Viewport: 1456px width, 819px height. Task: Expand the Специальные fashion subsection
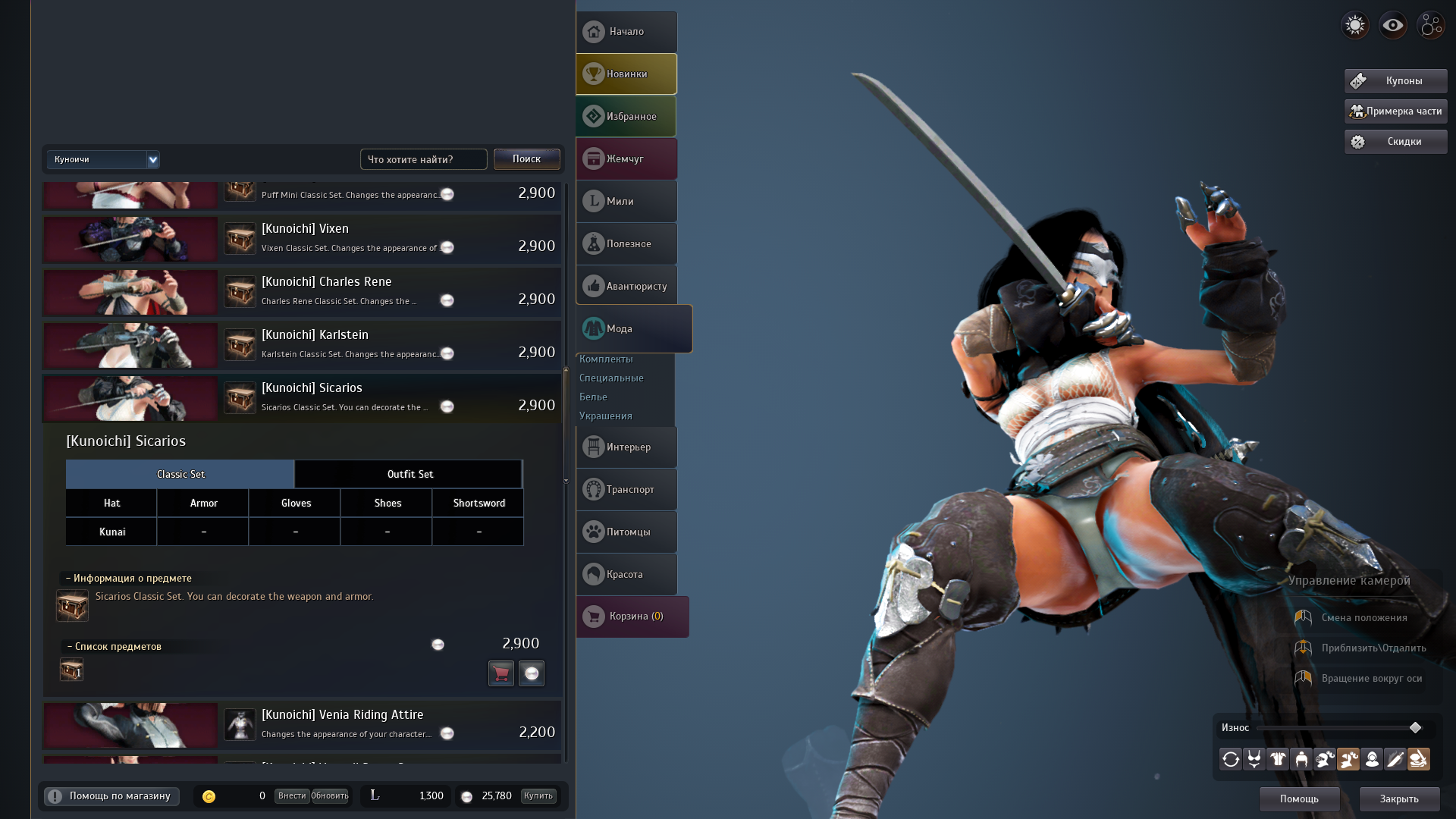pos(611,378)
